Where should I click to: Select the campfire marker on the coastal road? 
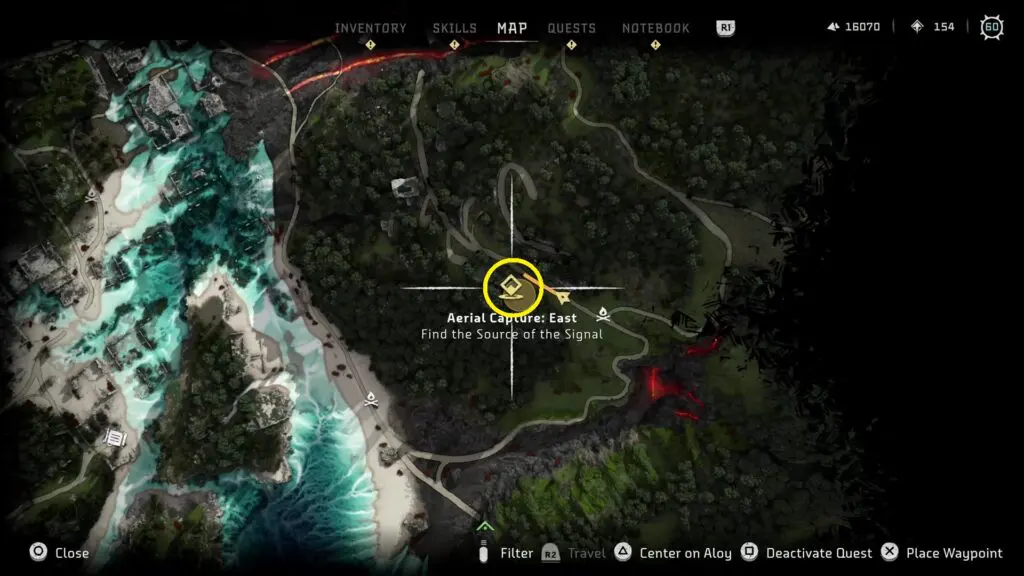click(x=372, y=399)
